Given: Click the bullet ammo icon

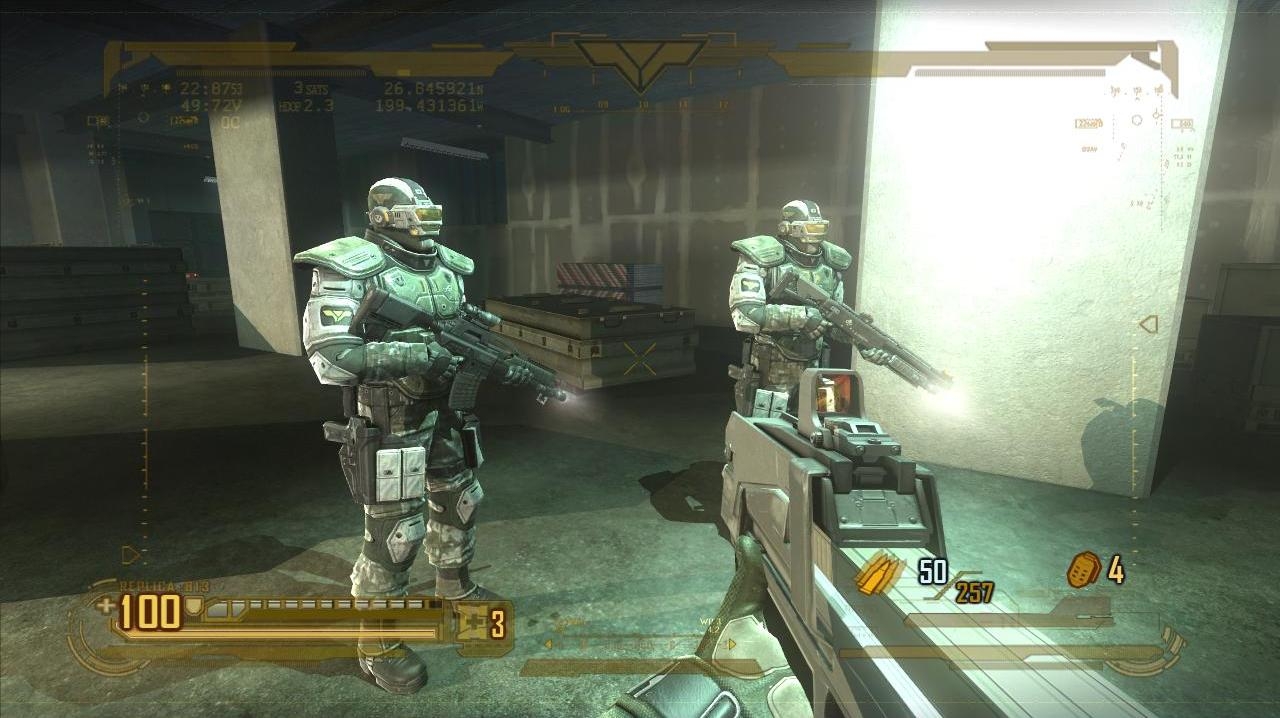Looking at the screenshot, I should [x=880, y=574].
